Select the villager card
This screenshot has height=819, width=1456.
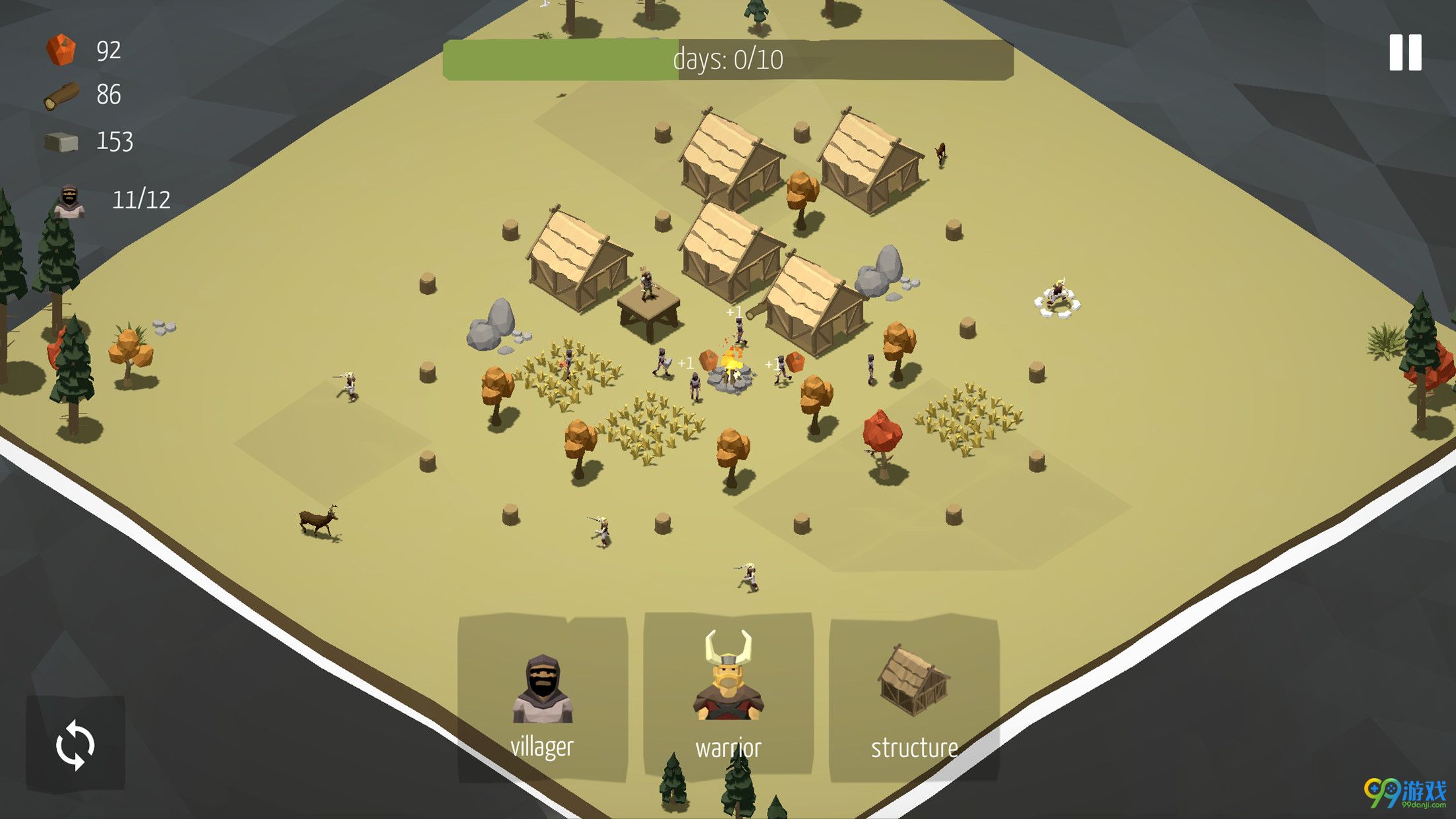click(x=542, y=698)
